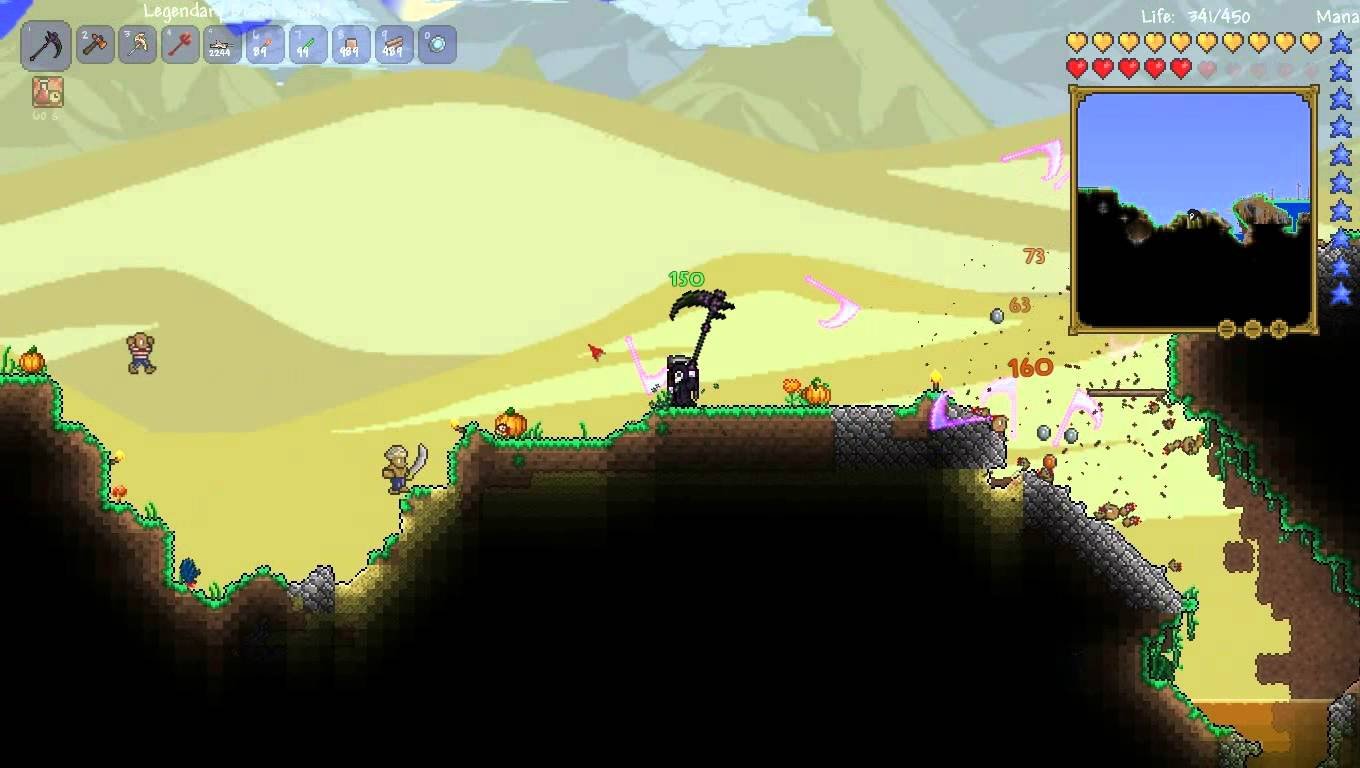Select the Death Sickle in hotbar slot 1
1360x768 pixels.
point(47,44)
